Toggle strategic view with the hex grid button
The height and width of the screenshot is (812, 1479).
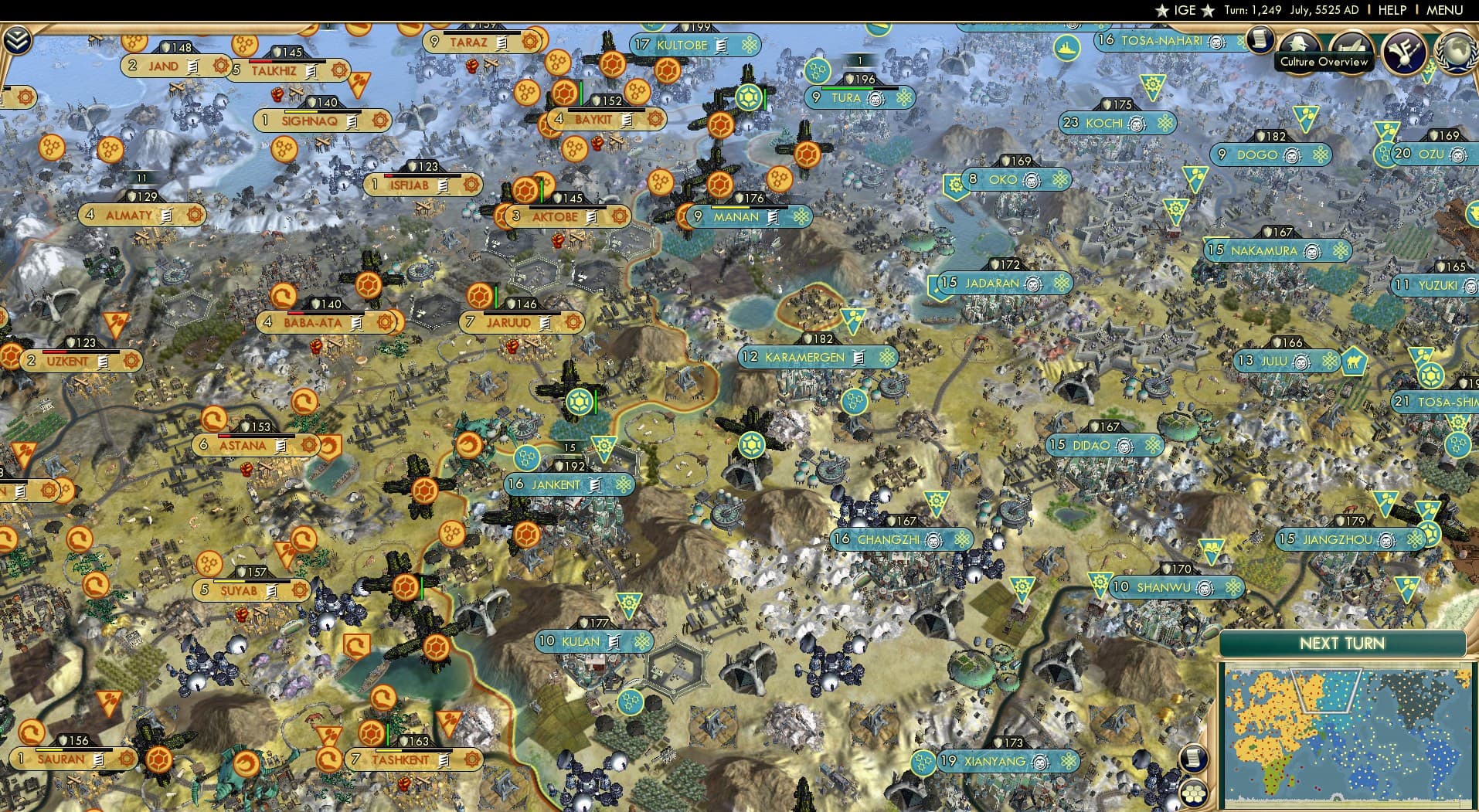[x=1195, y=793]
